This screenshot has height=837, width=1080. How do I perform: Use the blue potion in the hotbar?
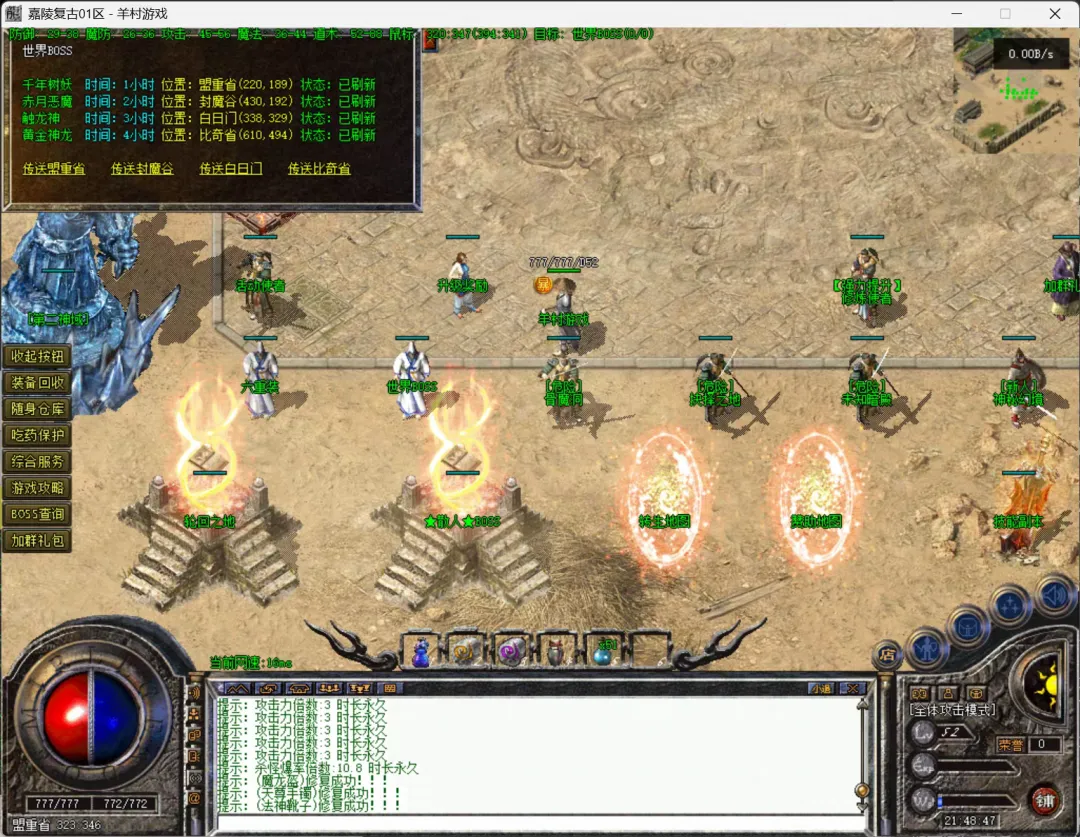click(421, 653)
